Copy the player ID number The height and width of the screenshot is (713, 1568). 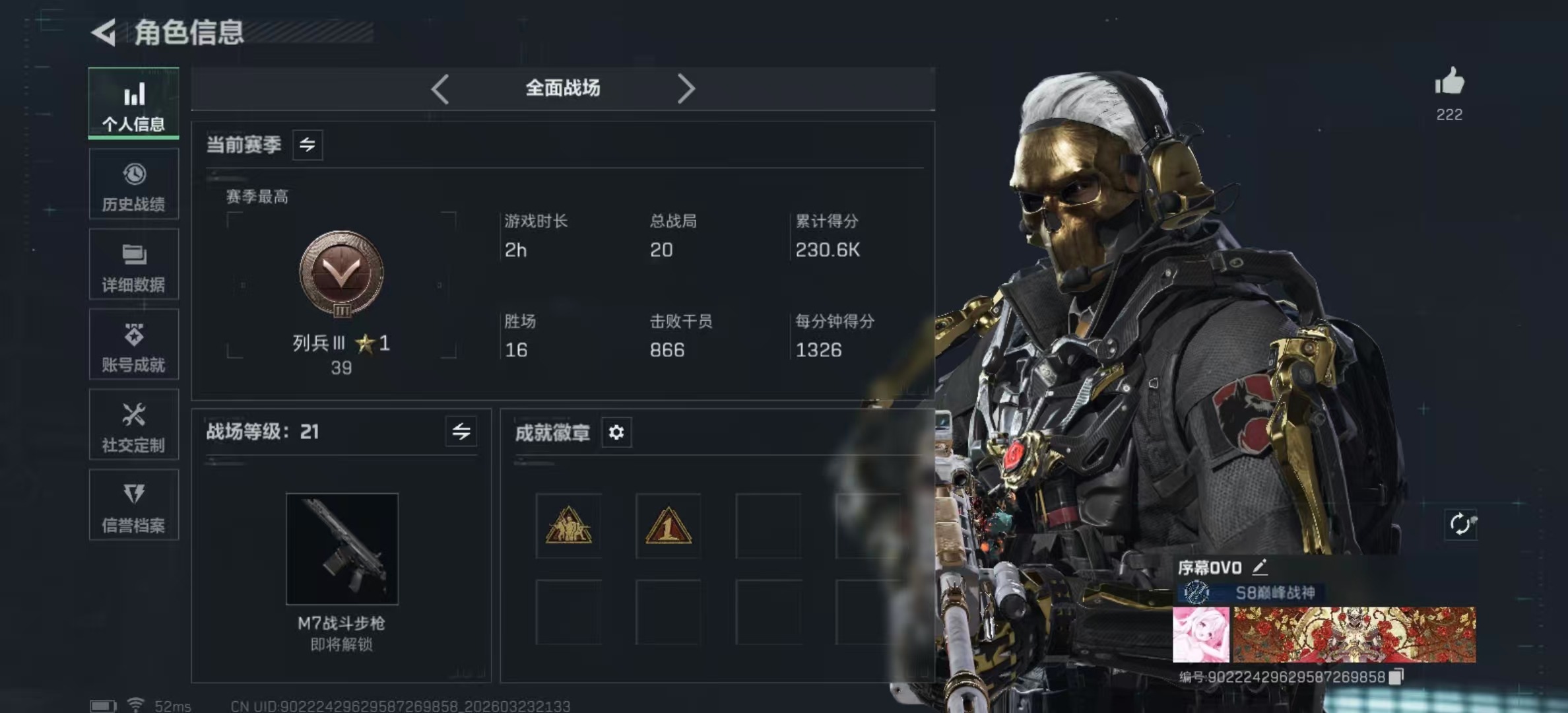click(1396, 677)
